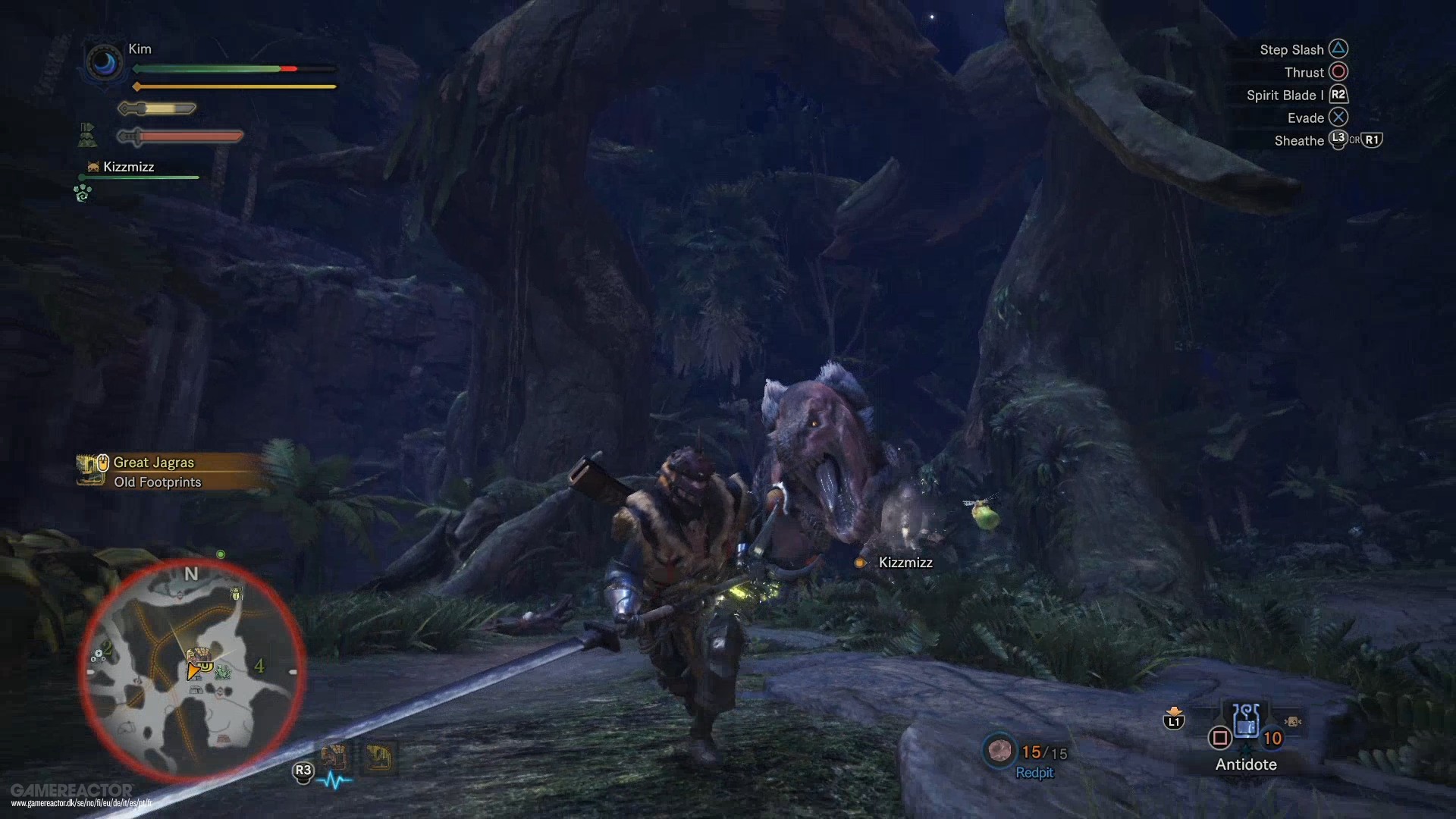Click Kim's red sharpness gauge bar
Screen dimensions: 1456x819
tap(180, 136)
